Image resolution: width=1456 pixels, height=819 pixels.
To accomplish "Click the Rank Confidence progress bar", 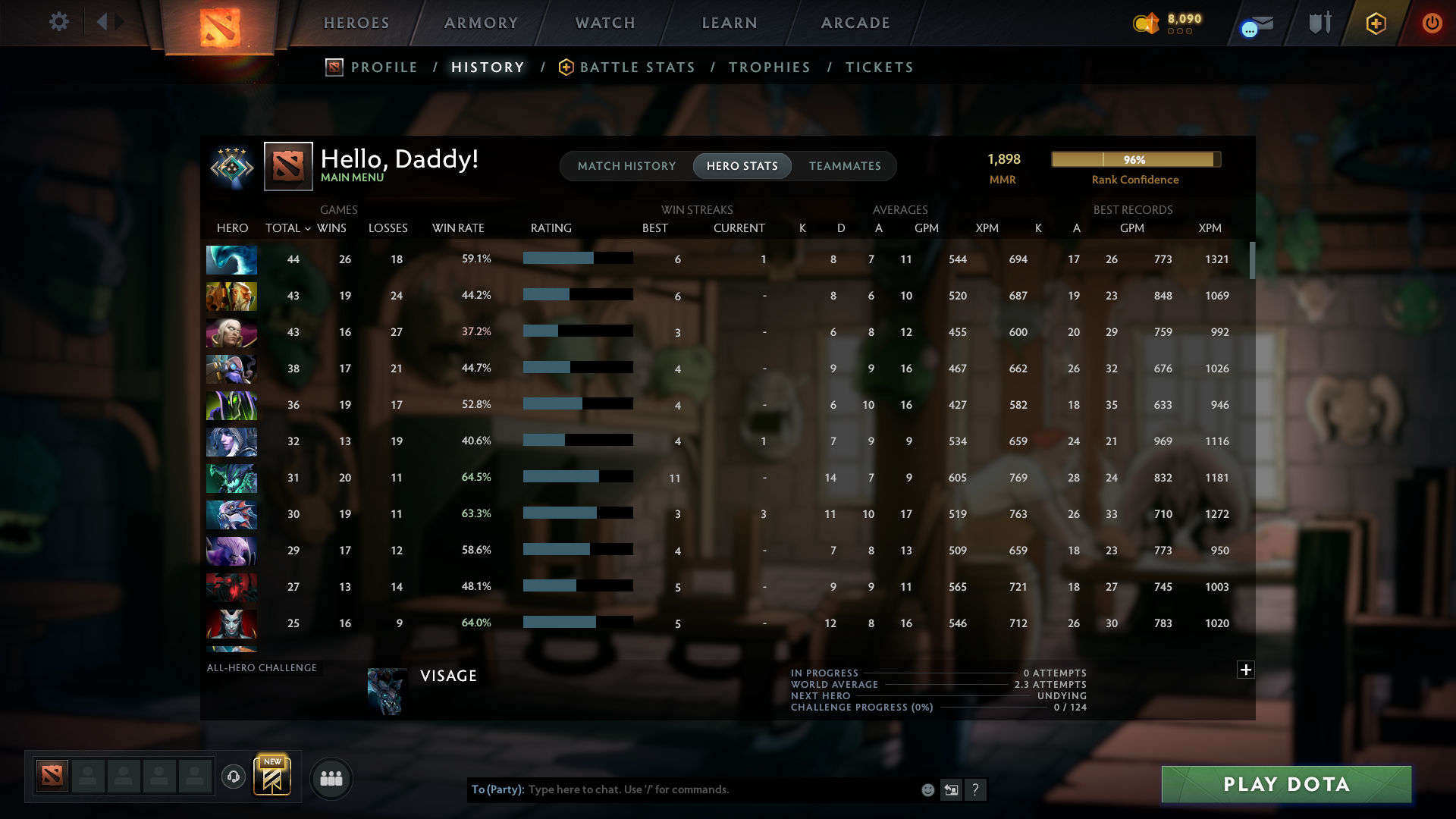I will pyautogui.click(x=1135, y=159).
